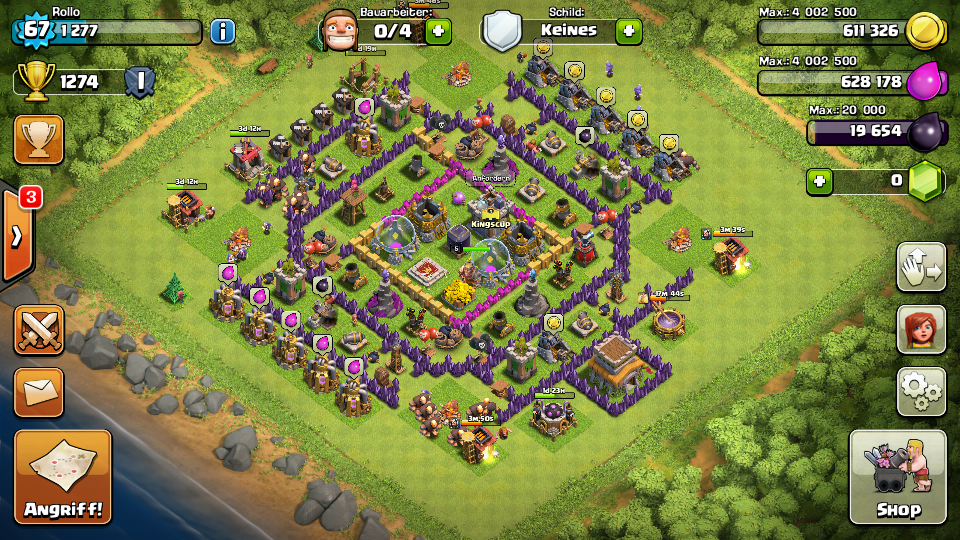Open the trophy league button
This screenshot has height=540, width=960.
pos(39,140)
